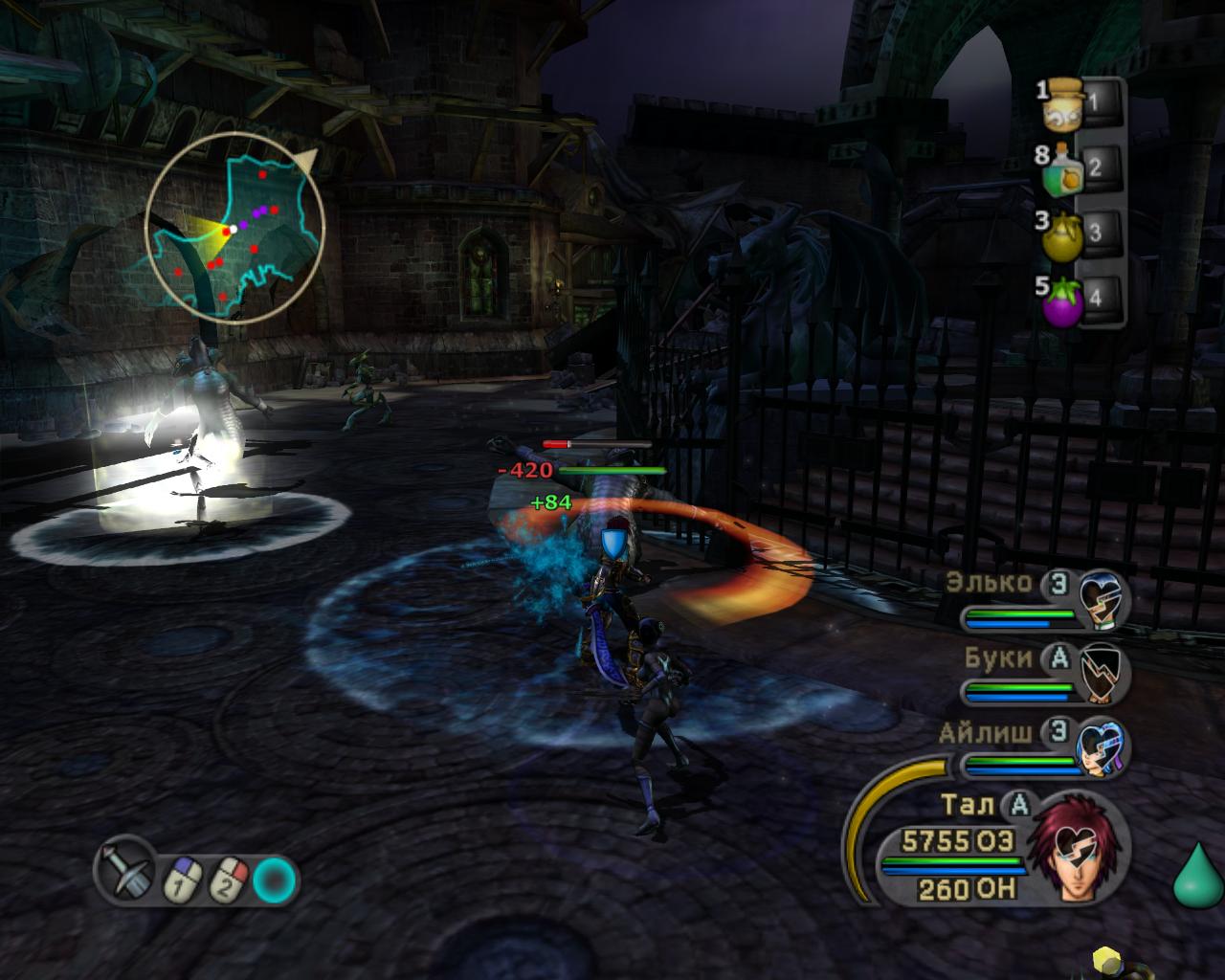Use the corked jar item in slot 1
Image resolution: width=1225 pixels, height=980 pixels.
pos(1063,104)
